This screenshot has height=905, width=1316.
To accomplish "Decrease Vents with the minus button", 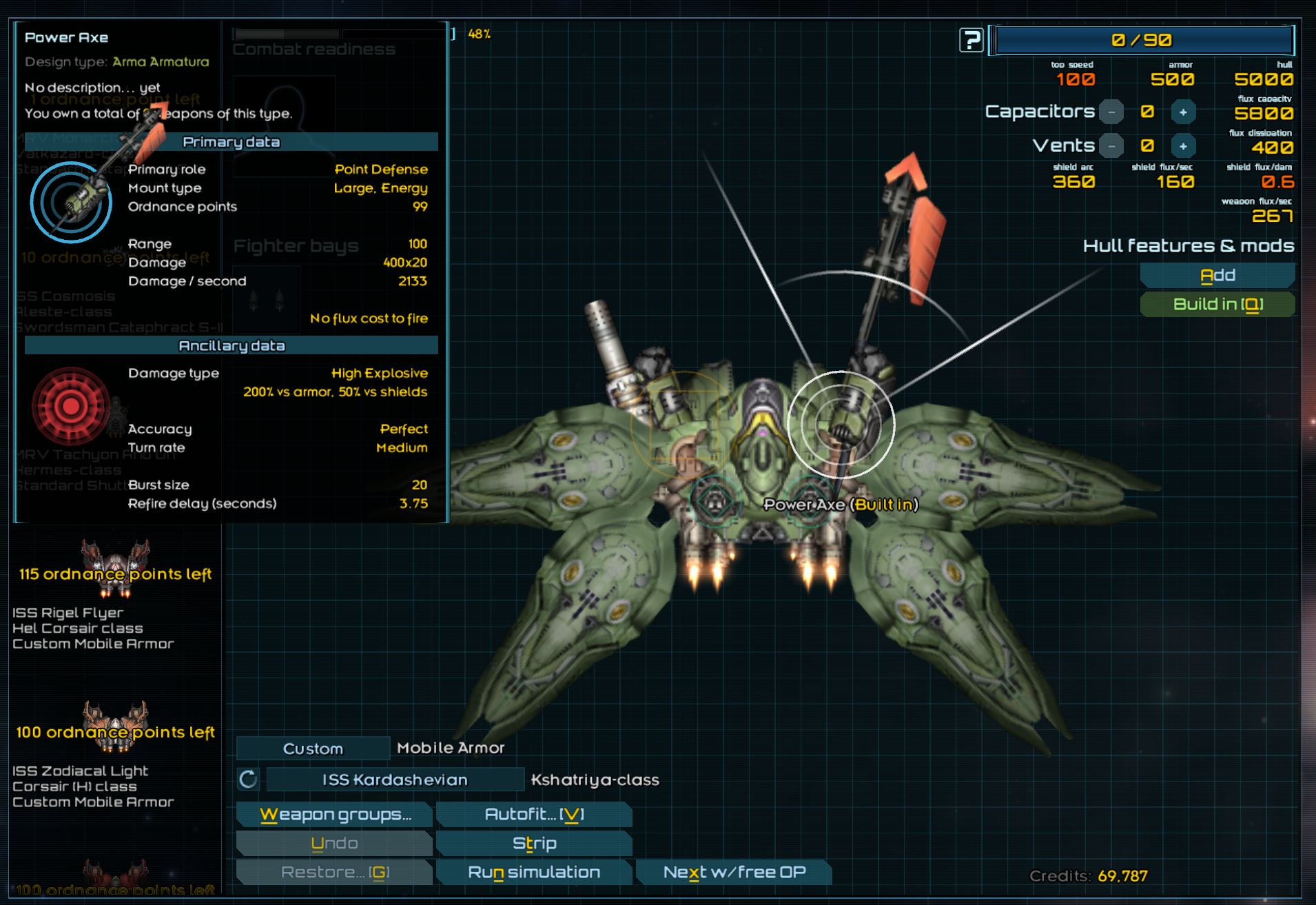I will 1111,146.
